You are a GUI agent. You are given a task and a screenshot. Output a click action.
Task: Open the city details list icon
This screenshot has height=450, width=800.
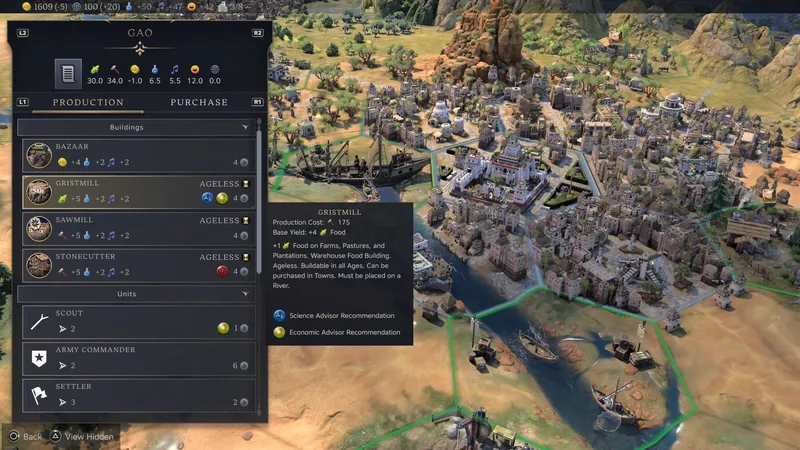pyautogui.click(x=68, y=73)
